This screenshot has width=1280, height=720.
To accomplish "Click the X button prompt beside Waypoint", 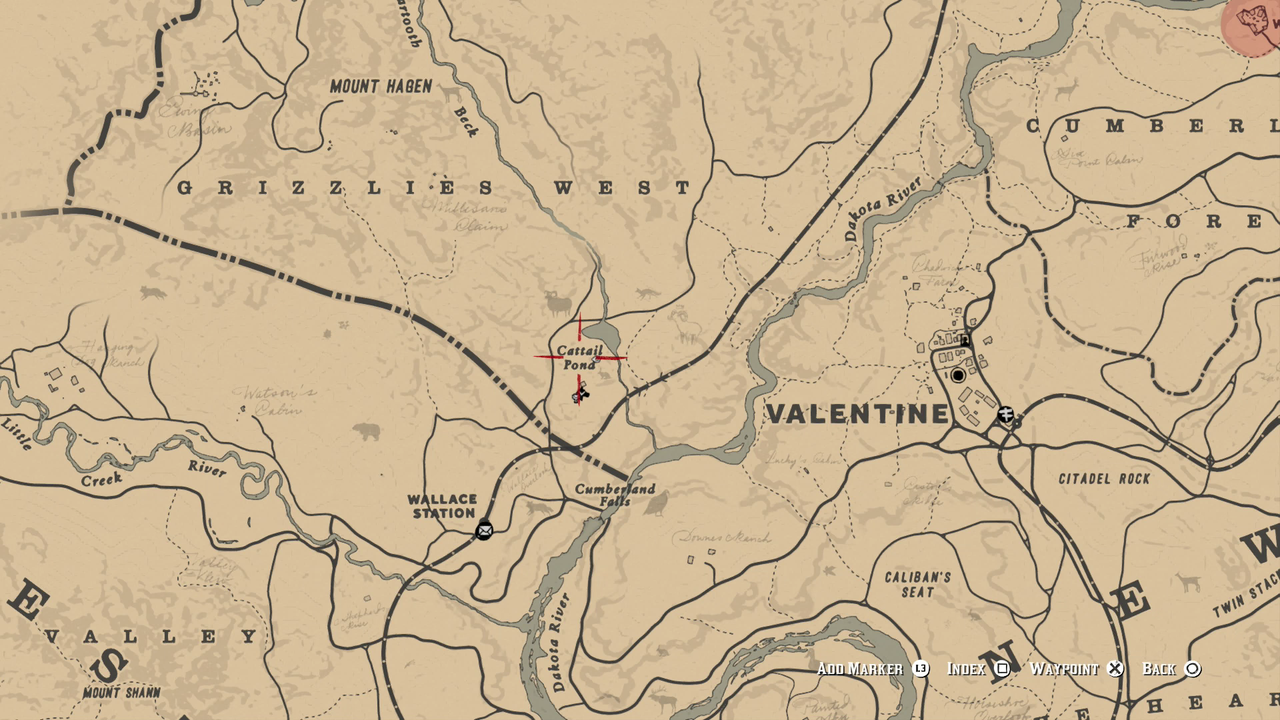I will coord(1114,668).
